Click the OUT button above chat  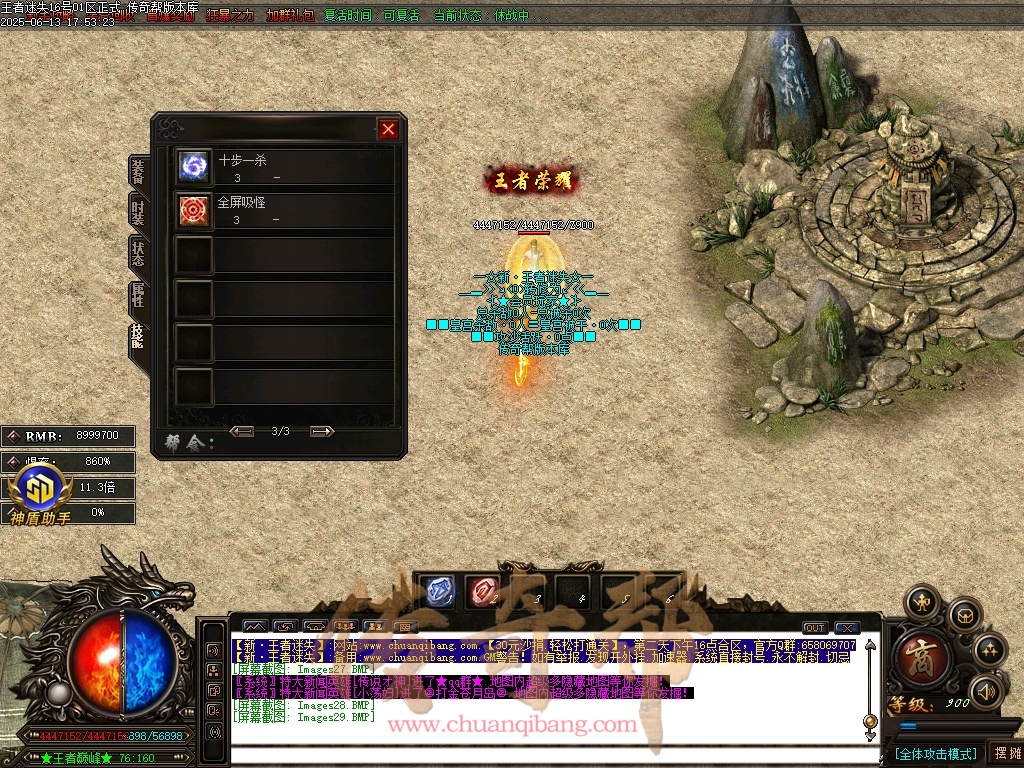coord(815,628)
